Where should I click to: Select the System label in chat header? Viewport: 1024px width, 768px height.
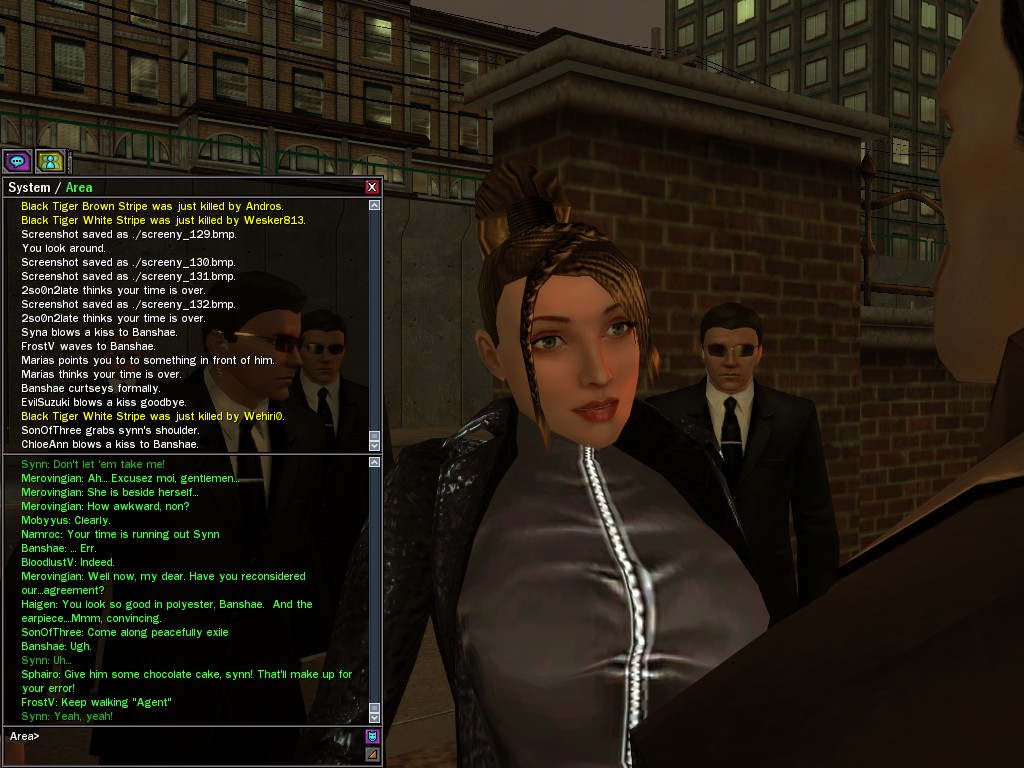pyautogui.click(x=28, y=187)
